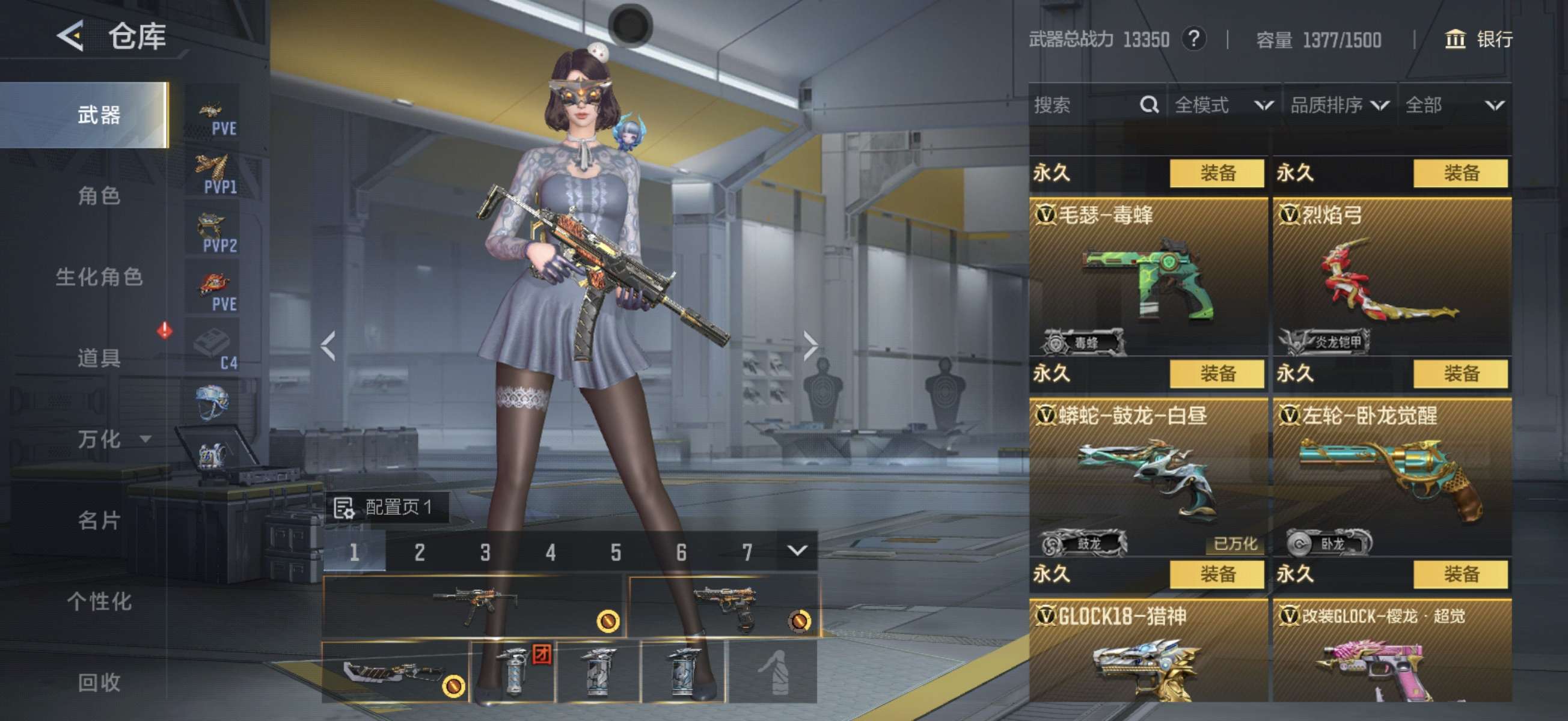1568x721 pixels.
Task: Choose the 烈焰弓 bow card
Action: [x=1391, y=277]
